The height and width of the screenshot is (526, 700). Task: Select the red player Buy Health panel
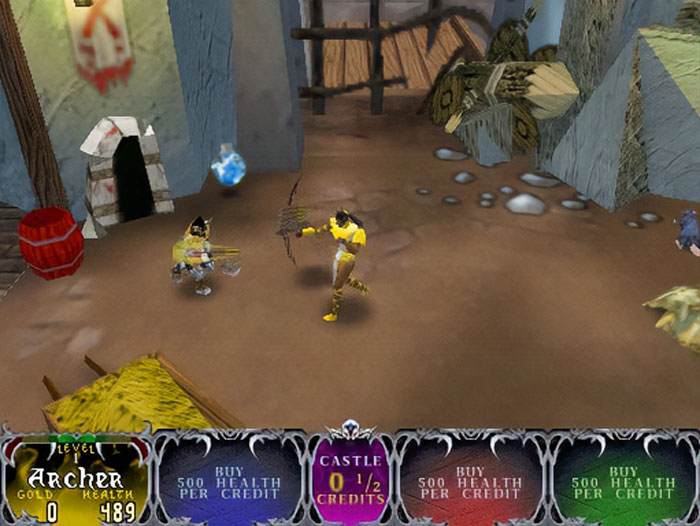click(470, 482)
